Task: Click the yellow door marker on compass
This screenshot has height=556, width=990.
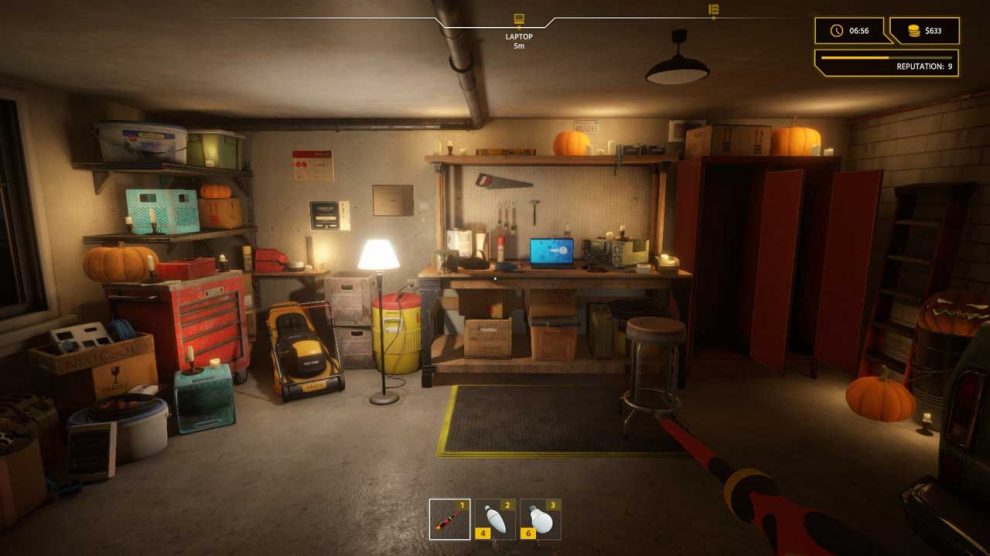Action: pos(713,10)
